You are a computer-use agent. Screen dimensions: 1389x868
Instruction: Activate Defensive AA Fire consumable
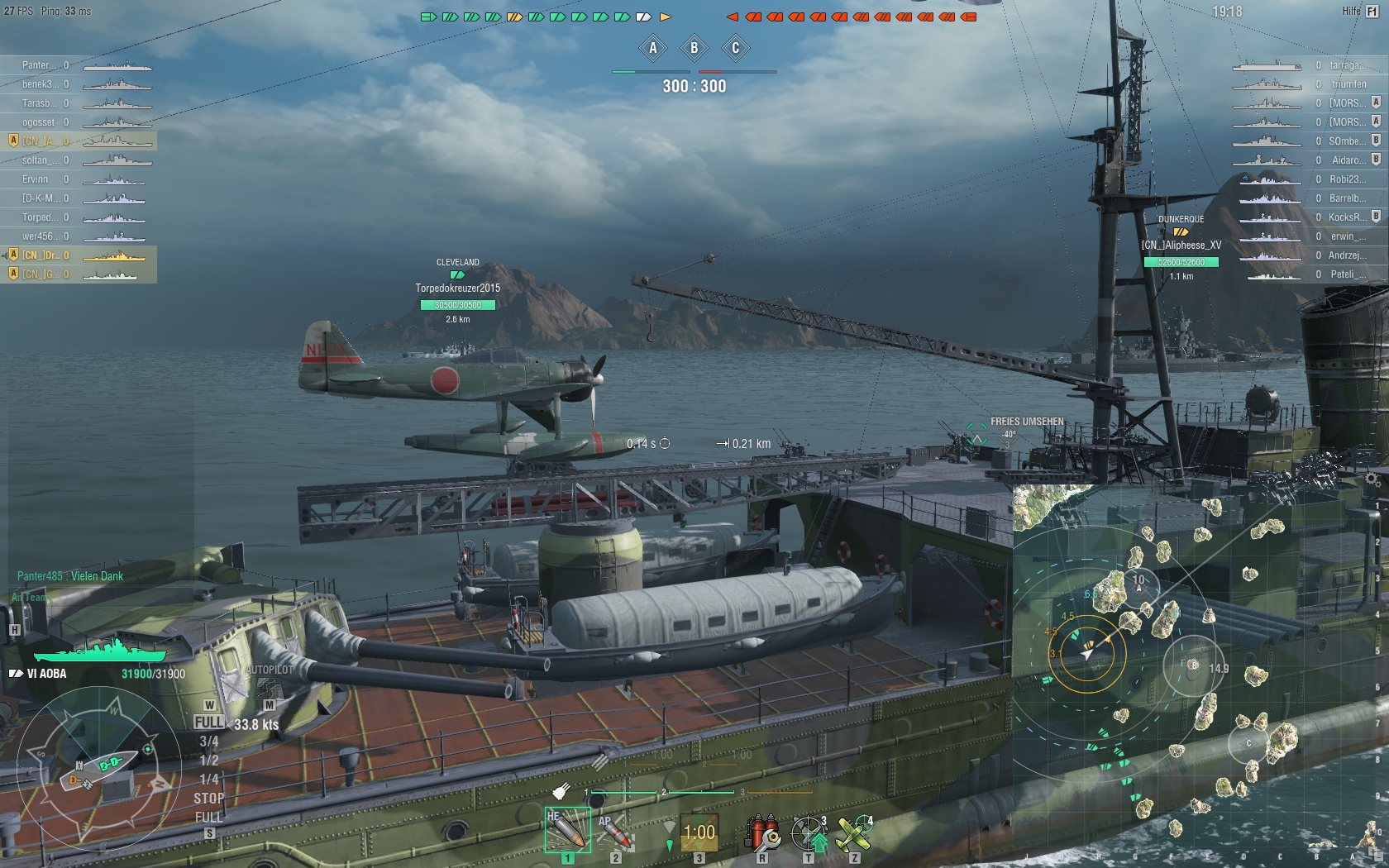tap(809, 832)
